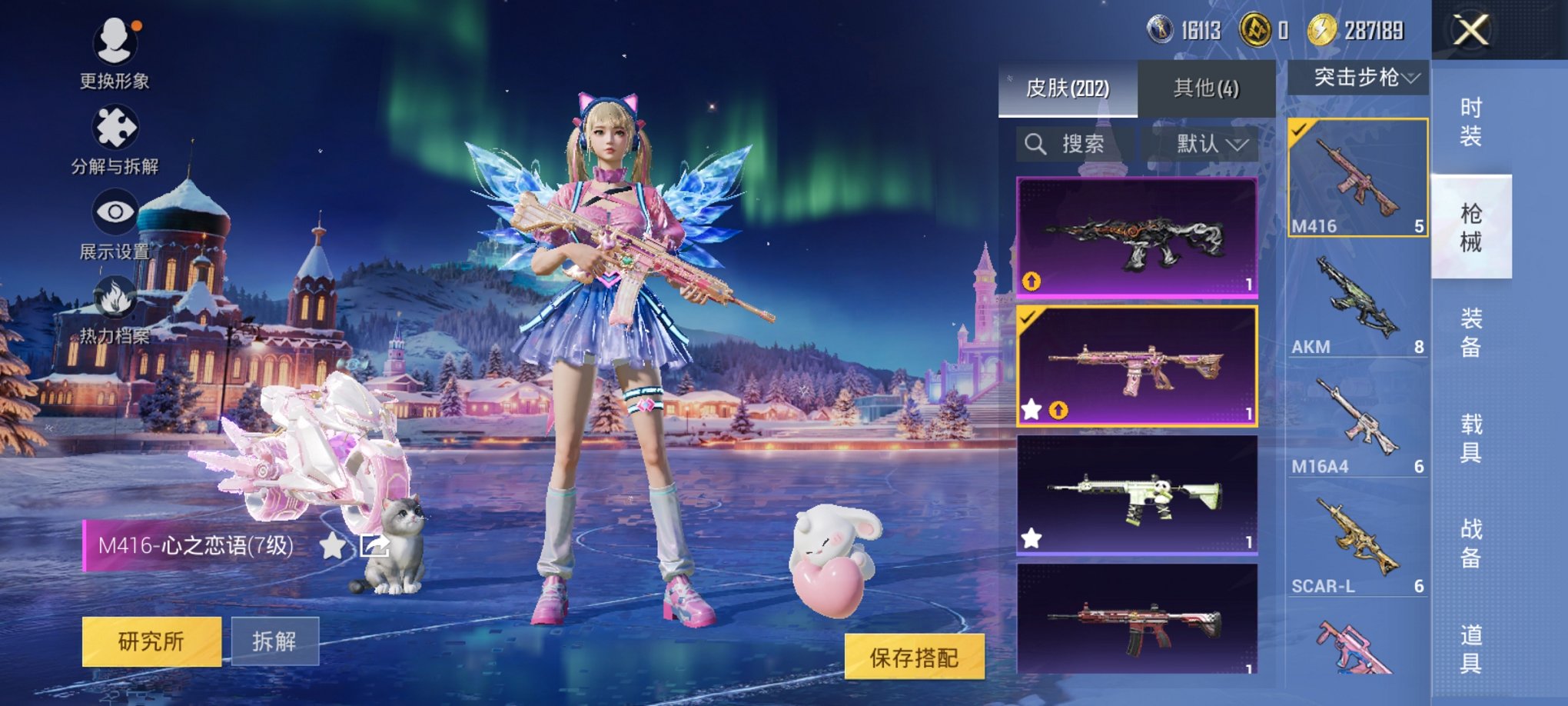Open the 突击步枪 weapon category dropdown
The image size is (1568, 706).
coord(1359,77)
